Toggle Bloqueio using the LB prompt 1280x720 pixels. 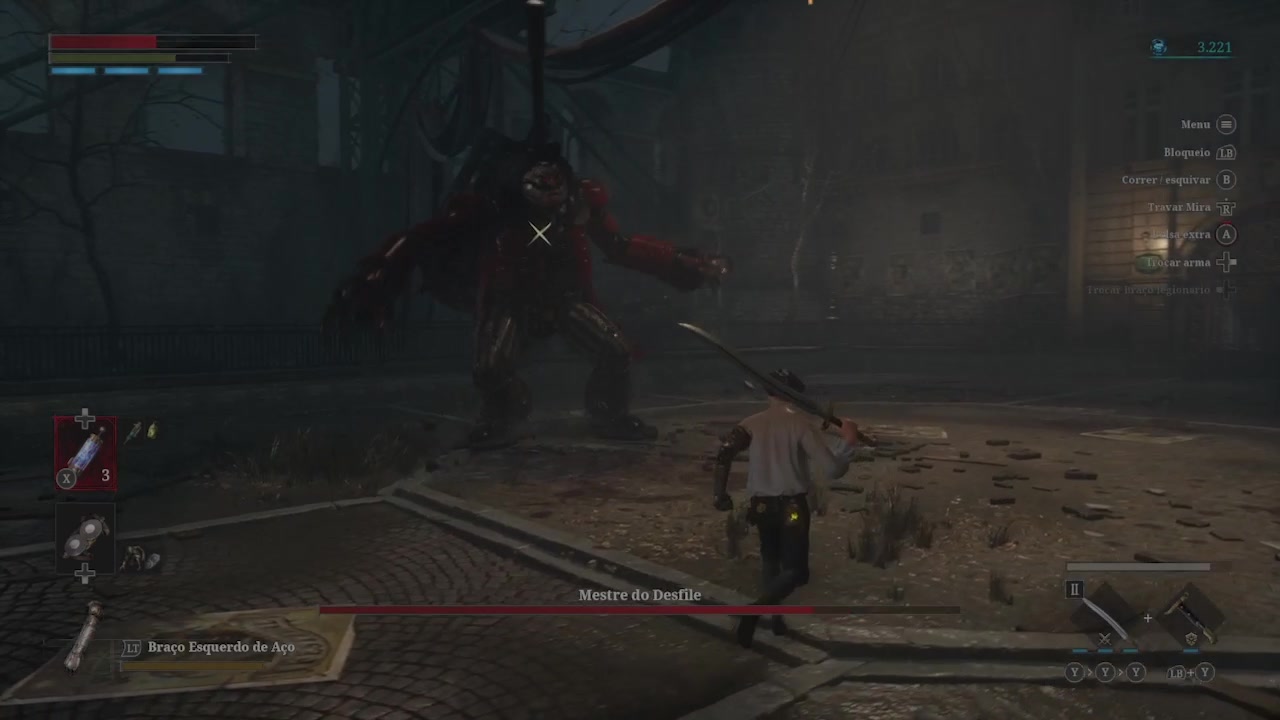coord(1226,152)
